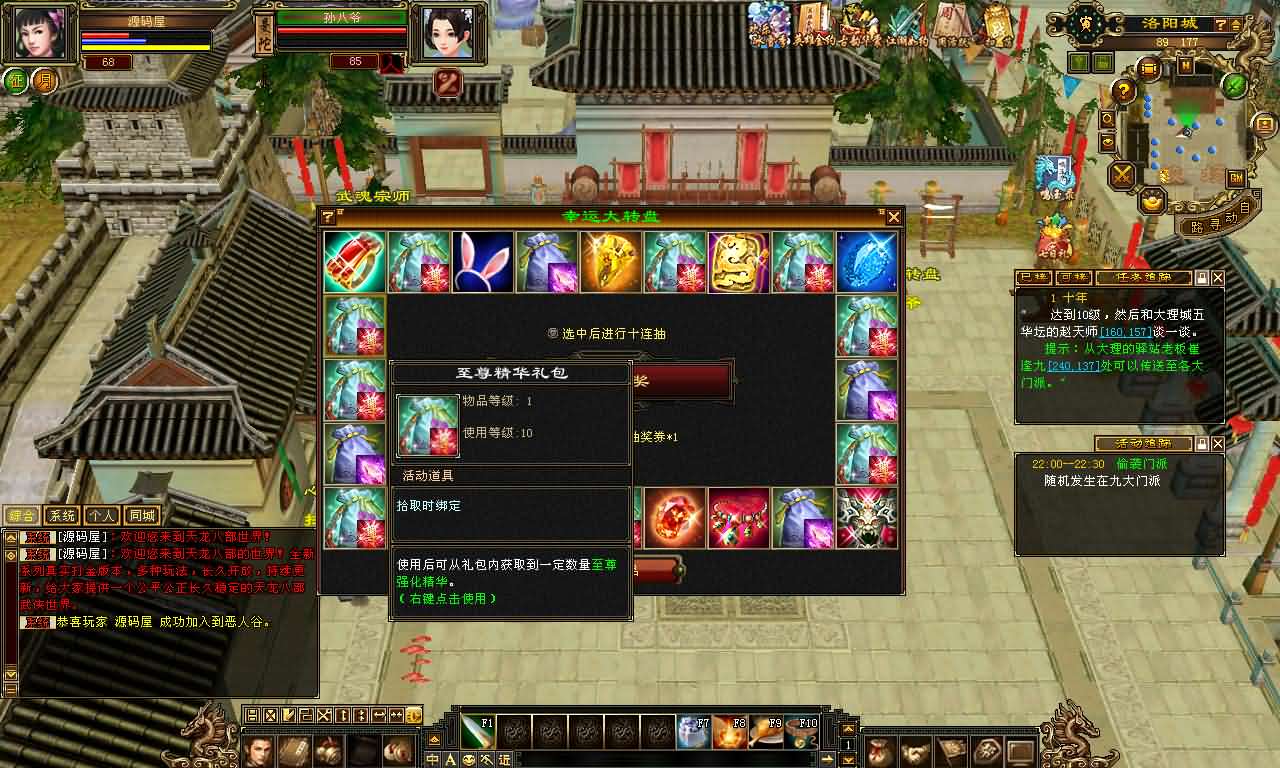
Task: Click the question mark help icon on minimap
Action: point(1122,91)
